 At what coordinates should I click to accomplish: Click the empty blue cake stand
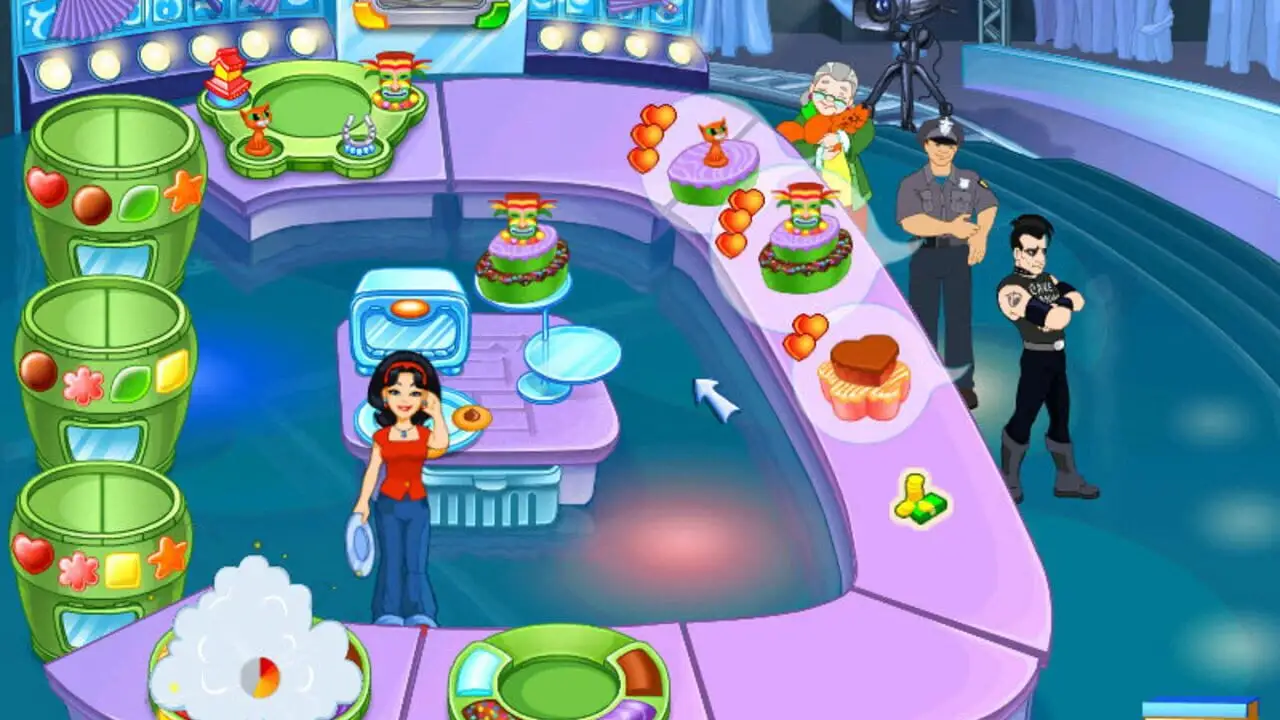click(572, 355)
